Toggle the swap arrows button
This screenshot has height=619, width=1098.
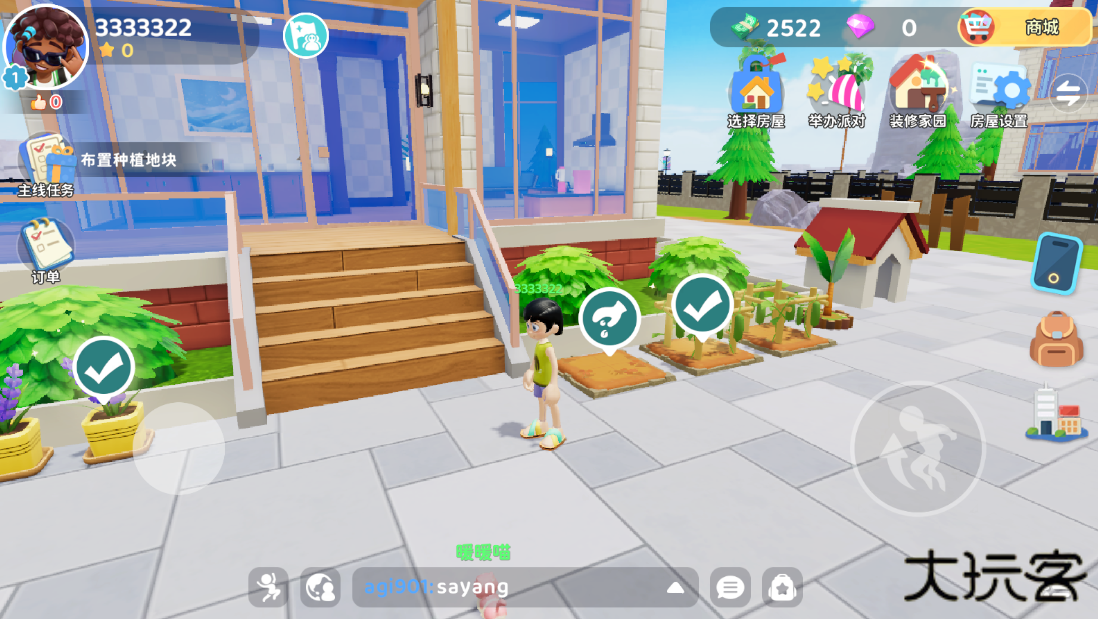(x=1068, y=93)
